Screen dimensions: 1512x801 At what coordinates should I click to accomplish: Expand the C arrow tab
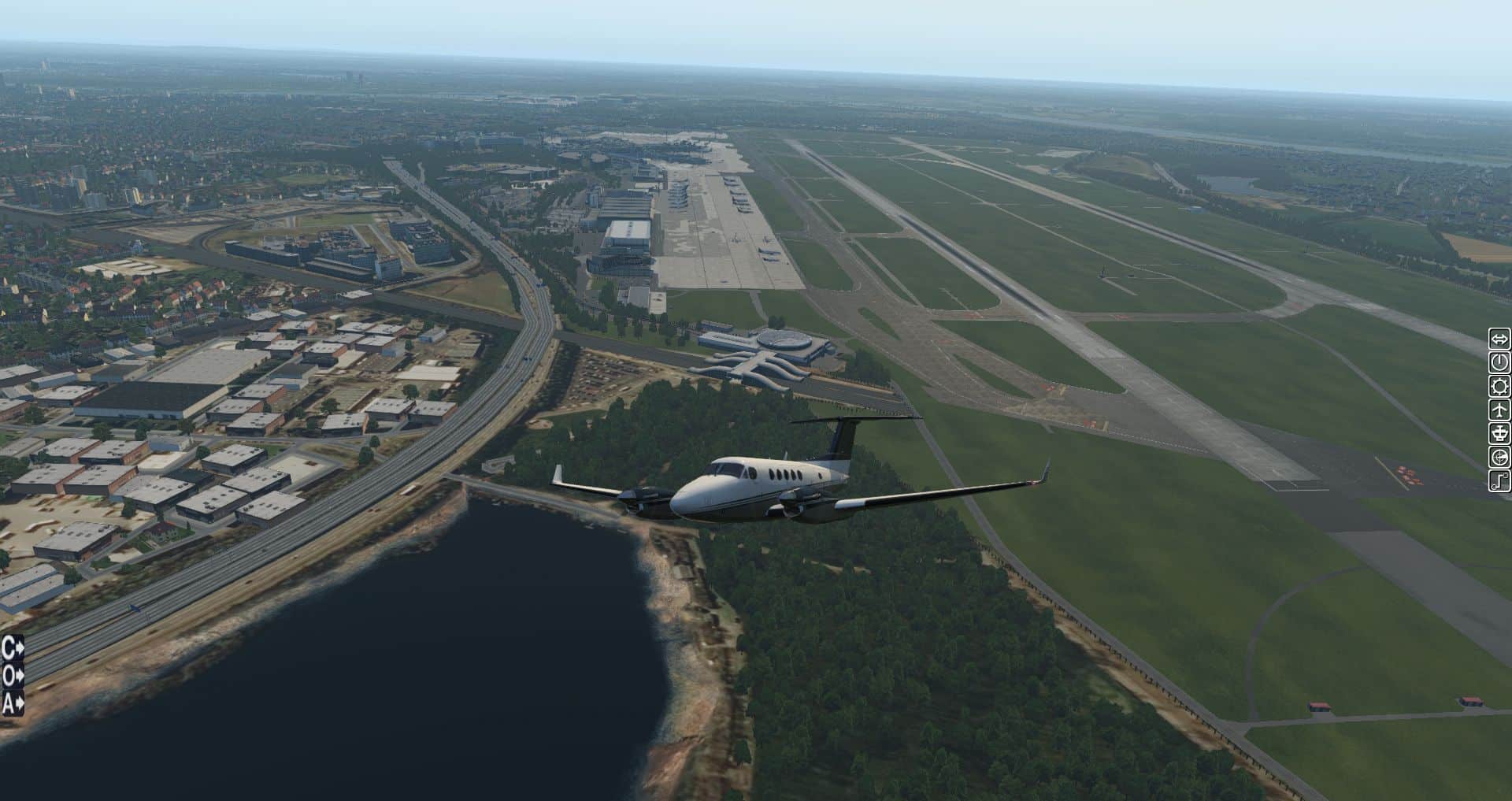pos(13,648)
